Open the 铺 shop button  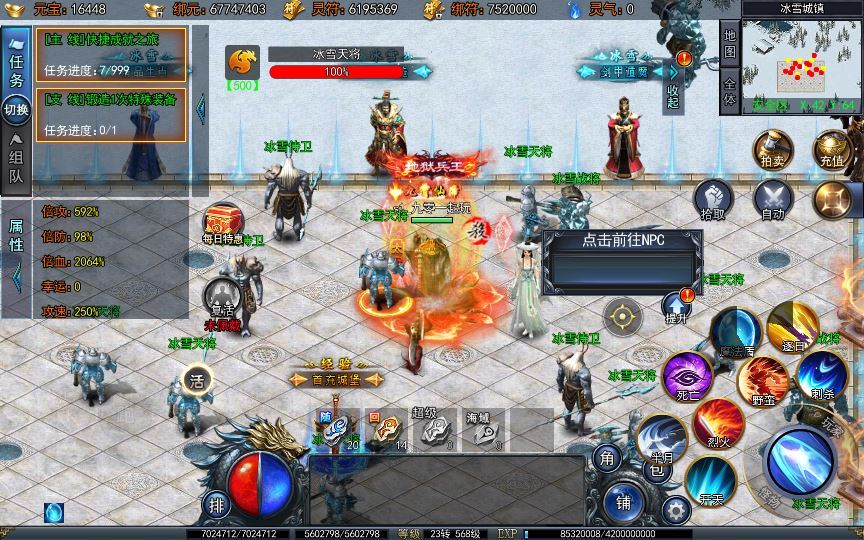(x=622, y=500)
